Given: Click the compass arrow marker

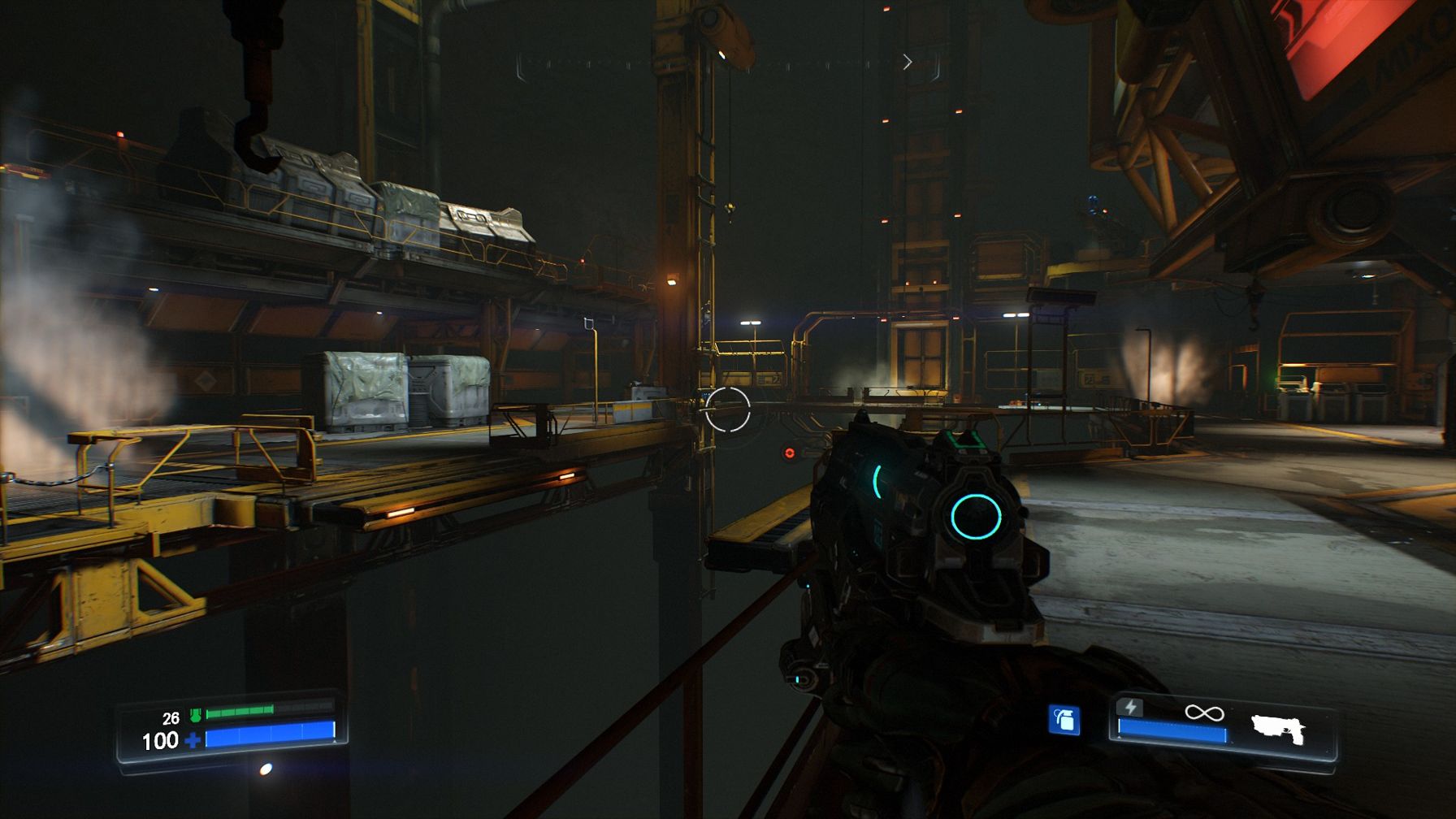Looking at the screenshot, I should [908, 63].
